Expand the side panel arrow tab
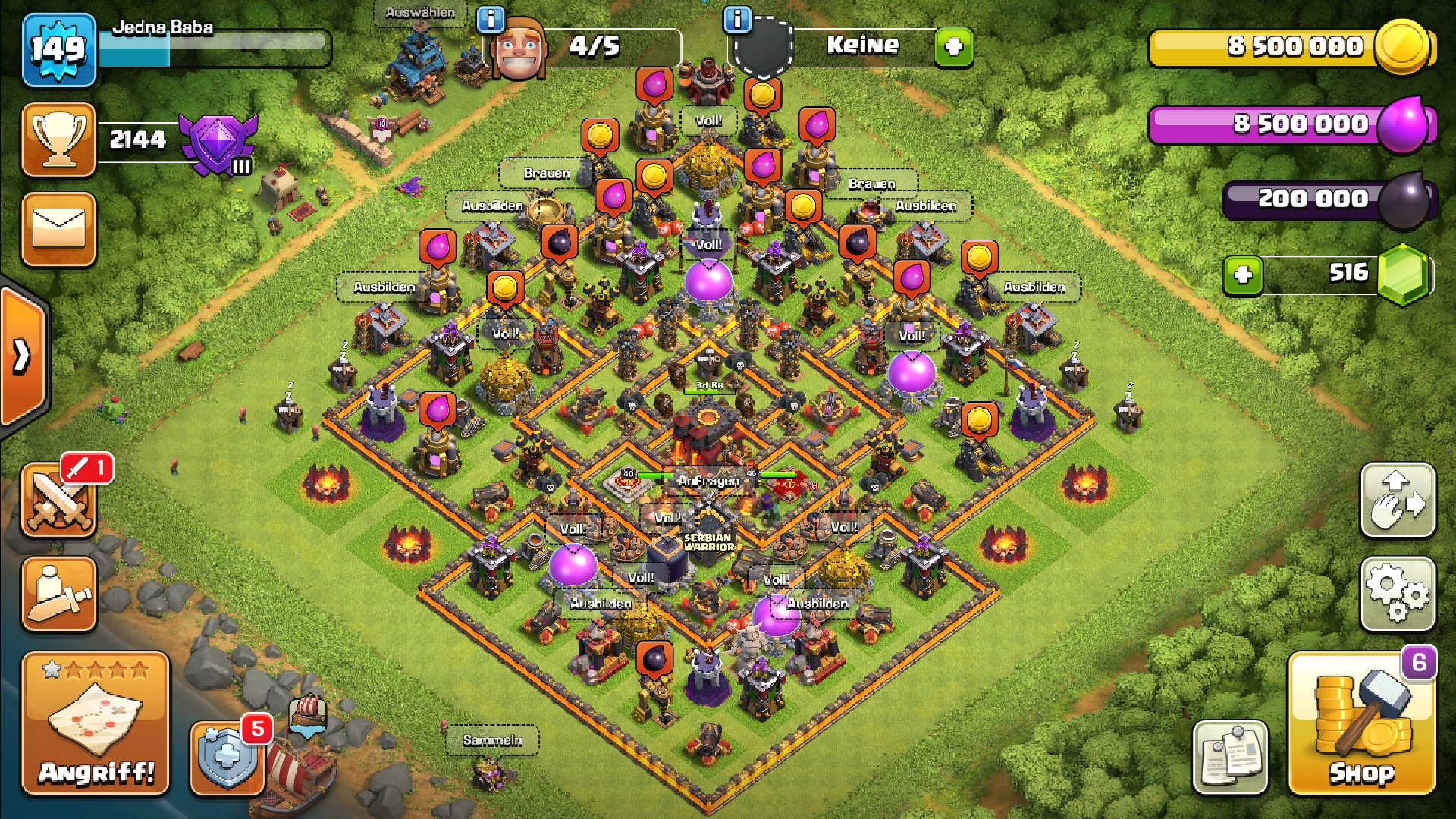The height and width of the screenshot is (819, 1456). [x=23, y=355]
